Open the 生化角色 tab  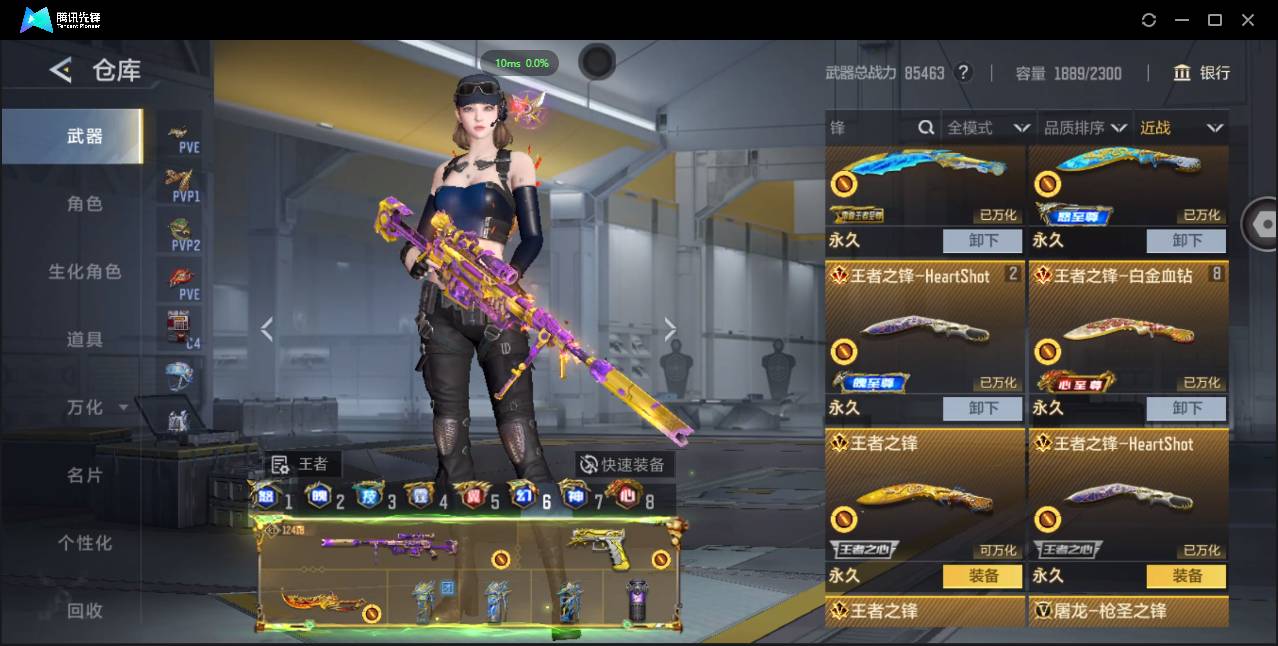(84, 271)
